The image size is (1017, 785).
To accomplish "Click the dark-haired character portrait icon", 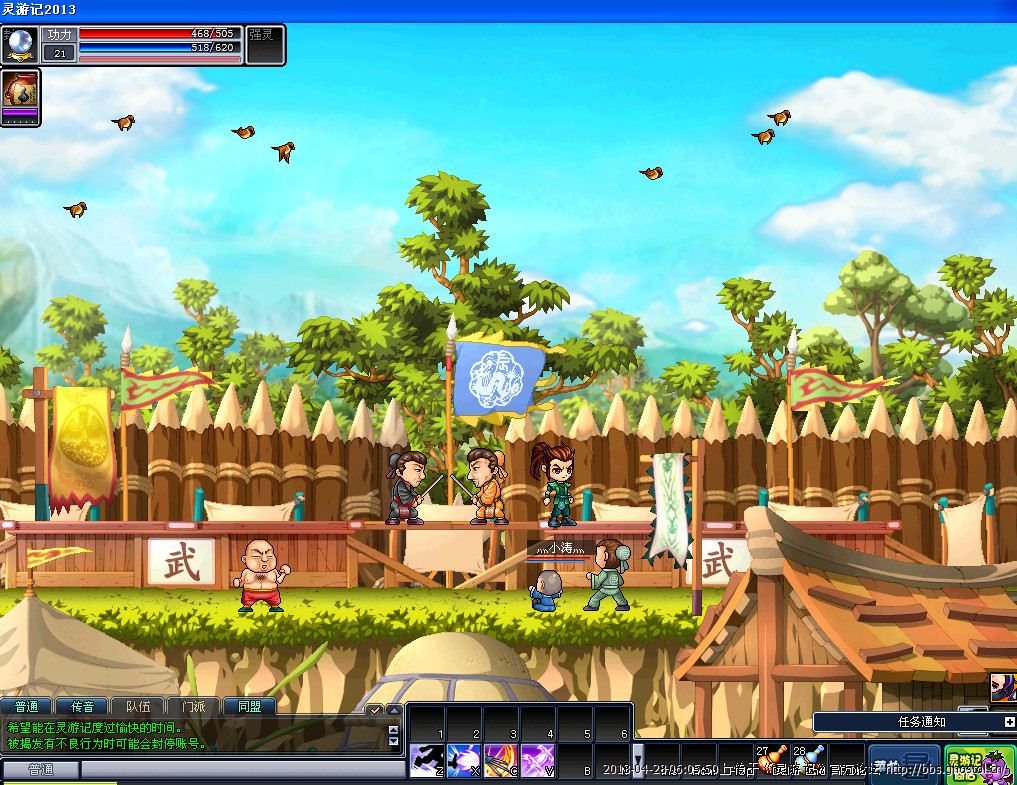I will 1002,687.
